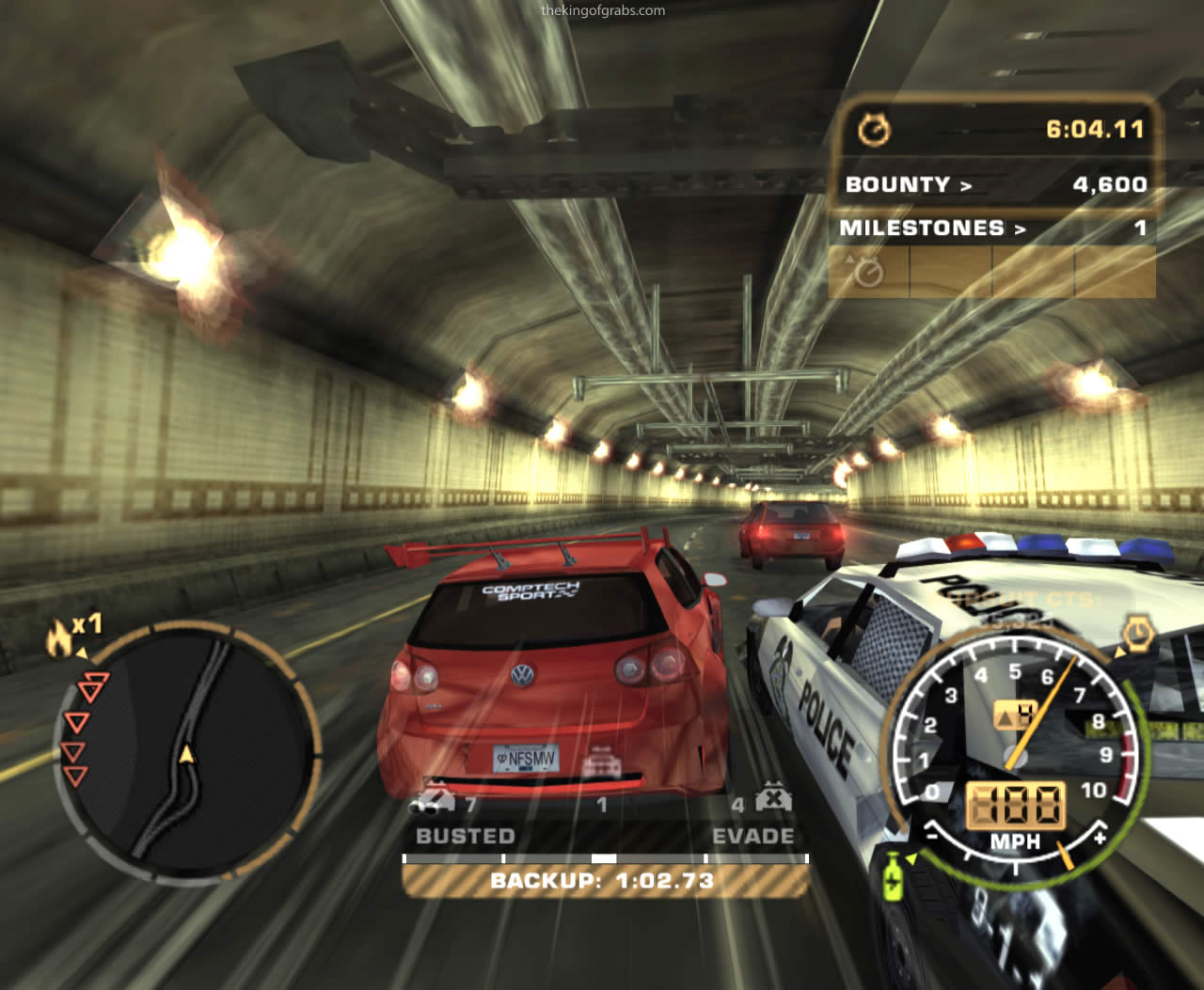1204x990 pixels.
Task: Open the Bounty row
Action: (994, 184)
